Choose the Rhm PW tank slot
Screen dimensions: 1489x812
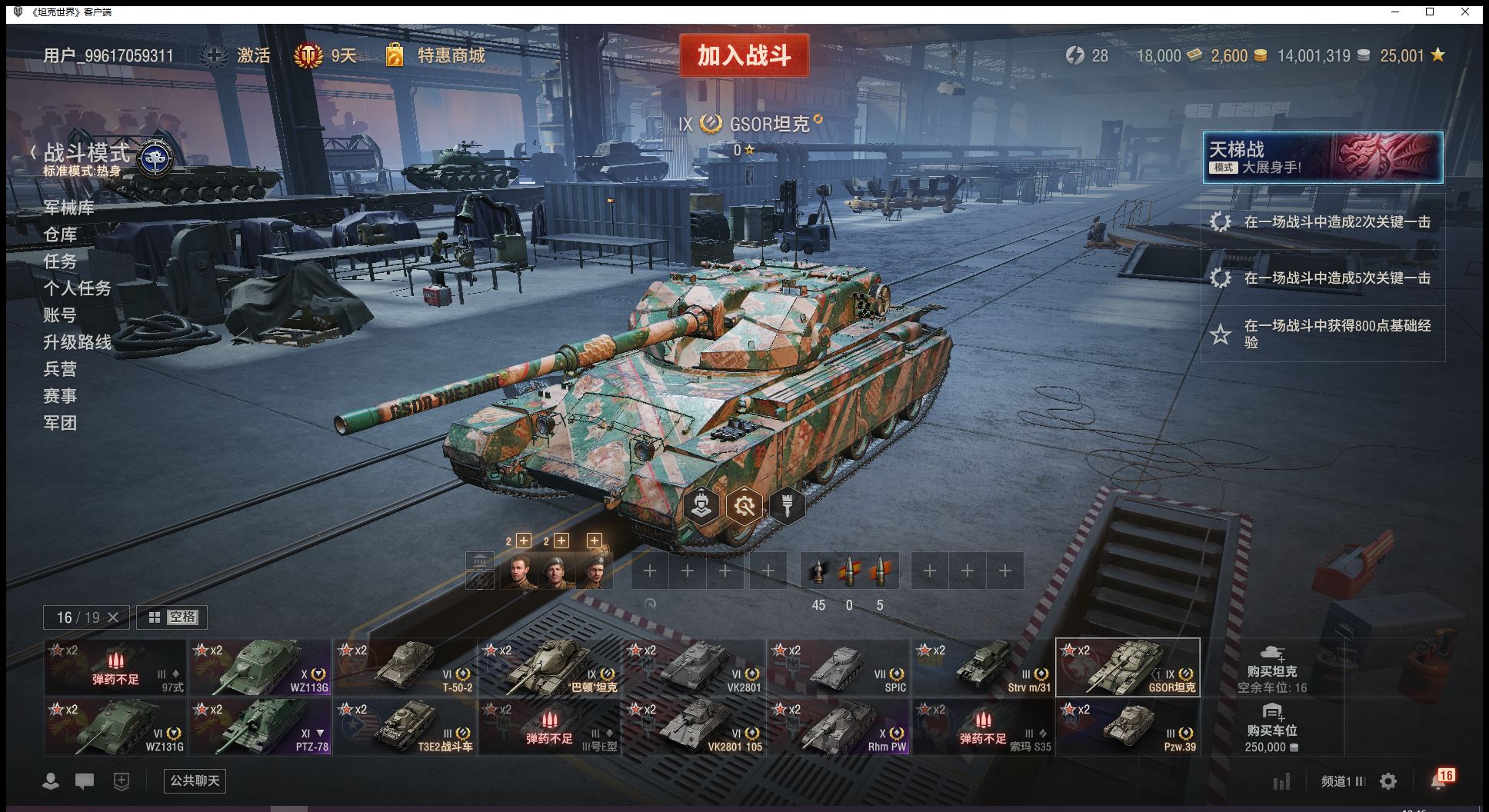838,726
